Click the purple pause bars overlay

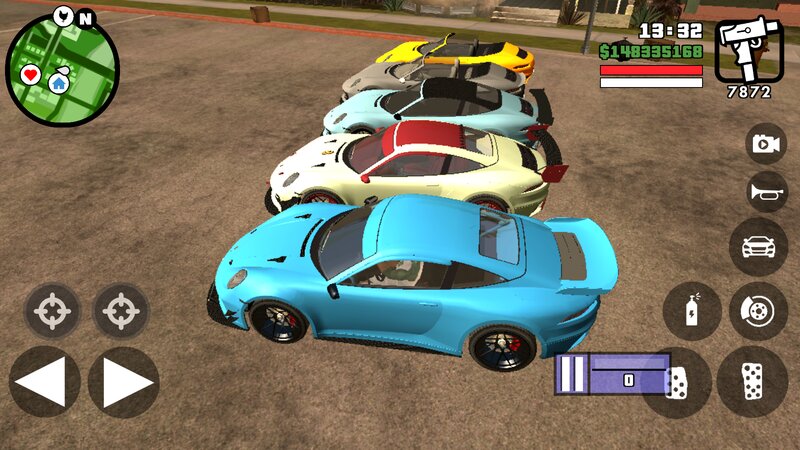[571, 374]
